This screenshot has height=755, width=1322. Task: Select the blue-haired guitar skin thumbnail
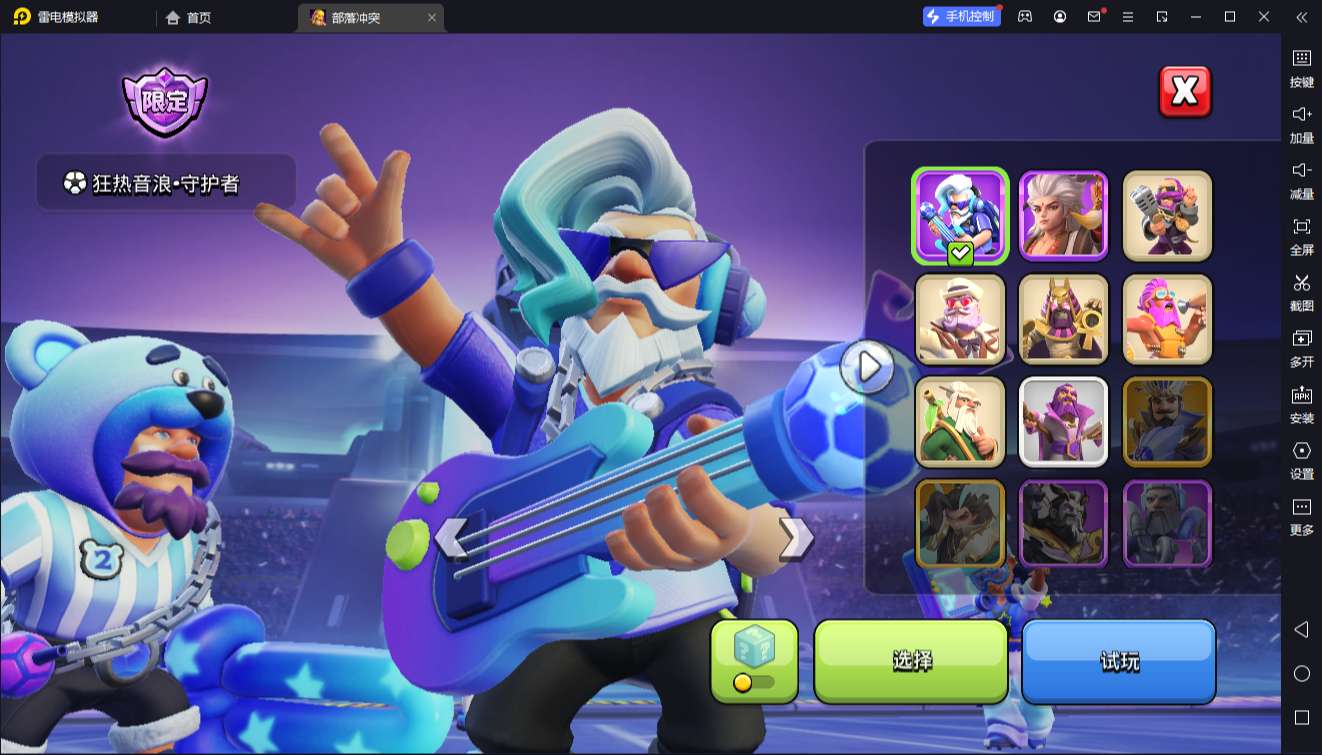tap(959, 215)
